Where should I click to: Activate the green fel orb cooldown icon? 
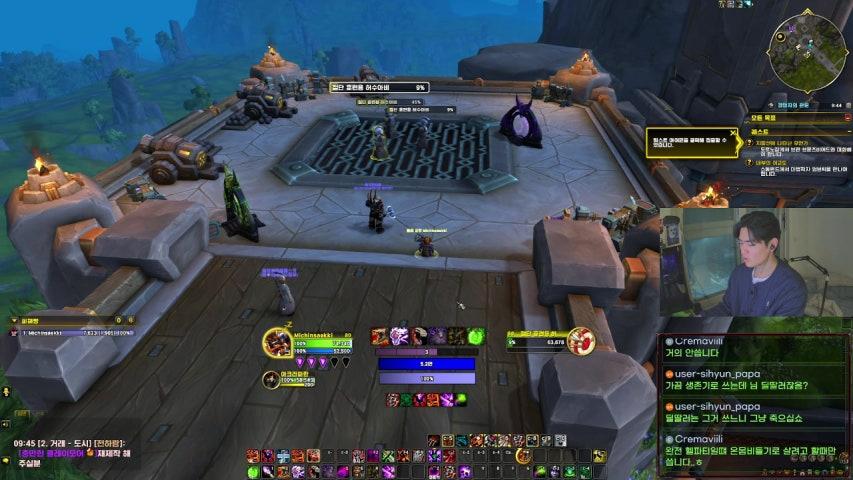tap(474, 336)
